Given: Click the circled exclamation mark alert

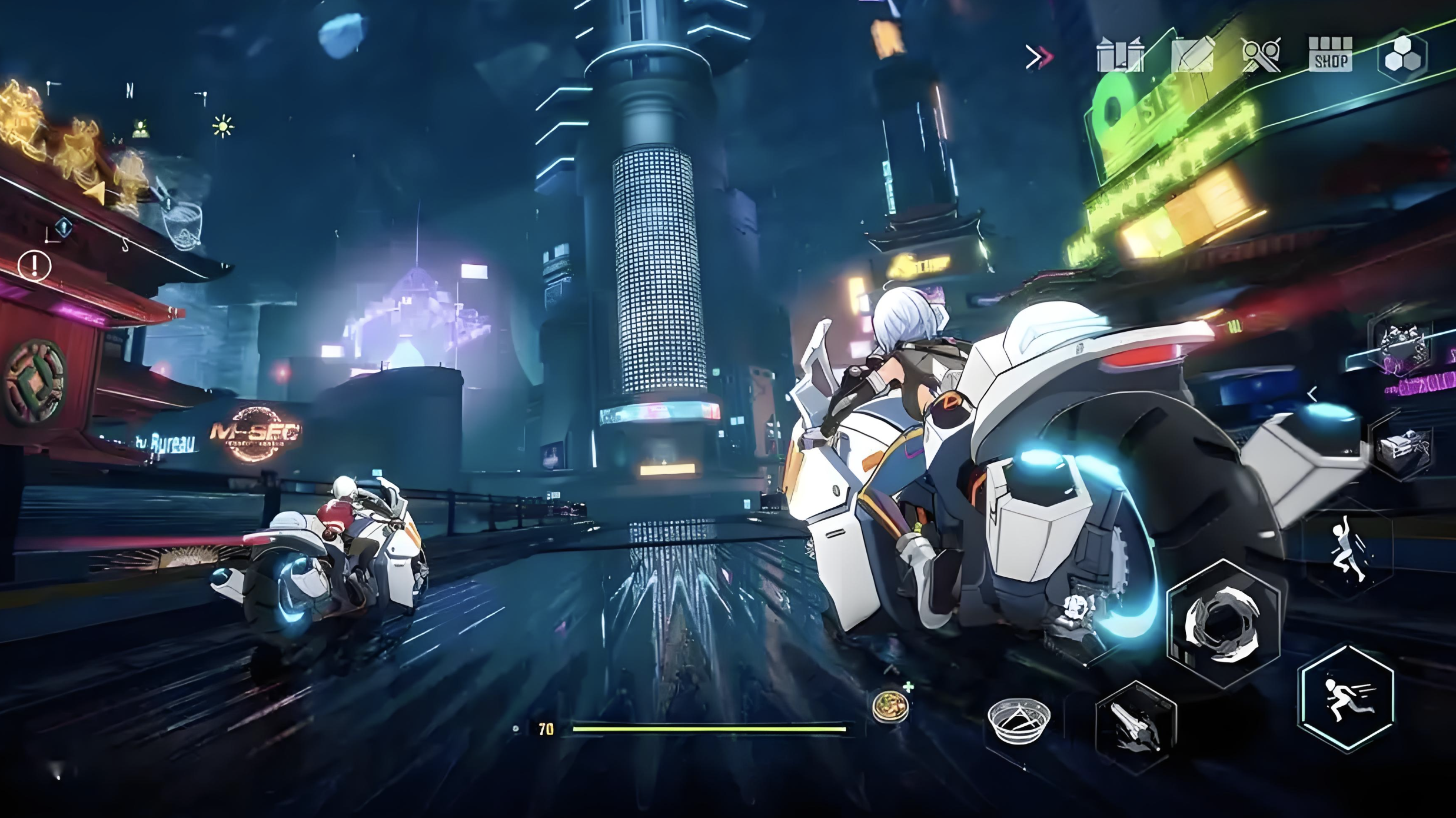Looking at the screenshot, I should (35, 265).
